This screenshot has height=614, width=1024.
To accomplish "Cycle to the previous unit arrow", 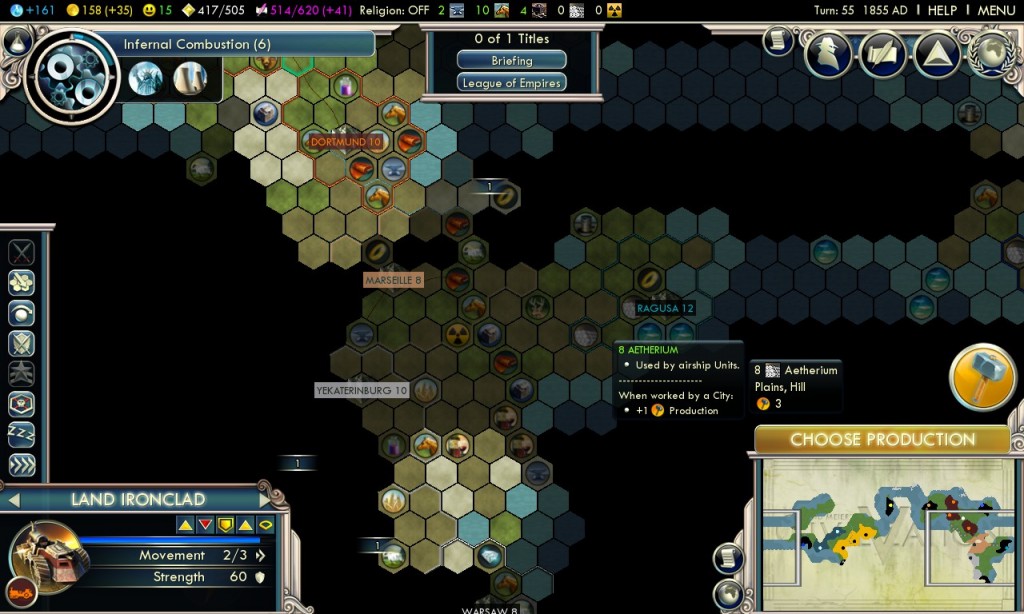I will pos(14,499).
